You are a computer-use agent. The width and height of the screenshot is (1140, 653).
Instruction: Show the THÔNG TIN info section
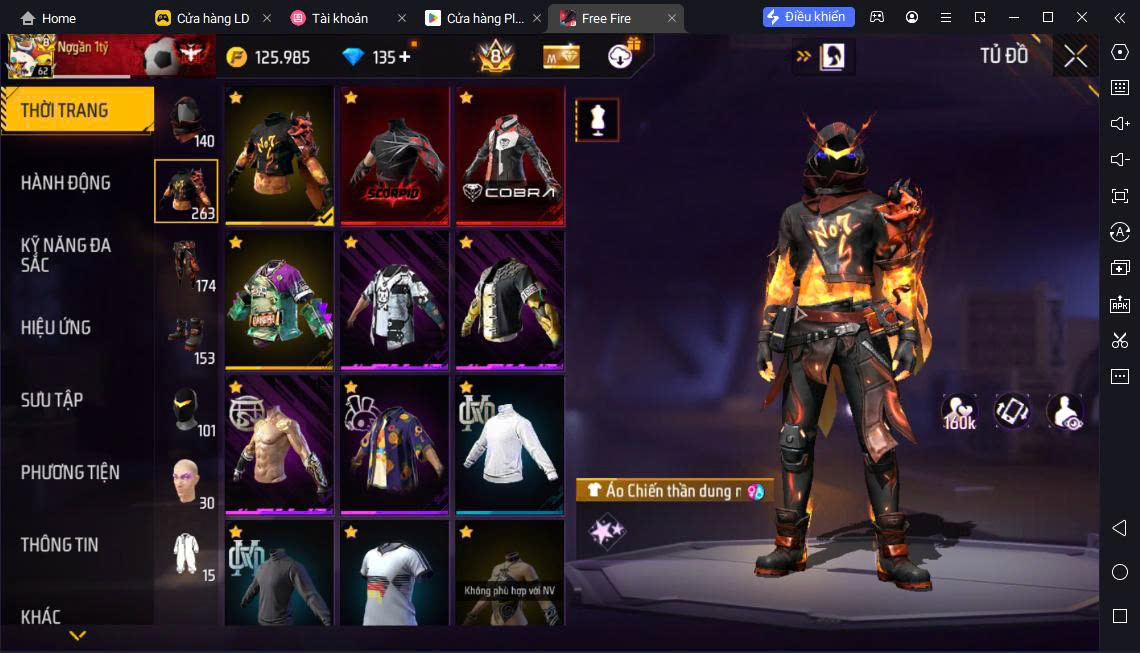click(x=60, y=545)
